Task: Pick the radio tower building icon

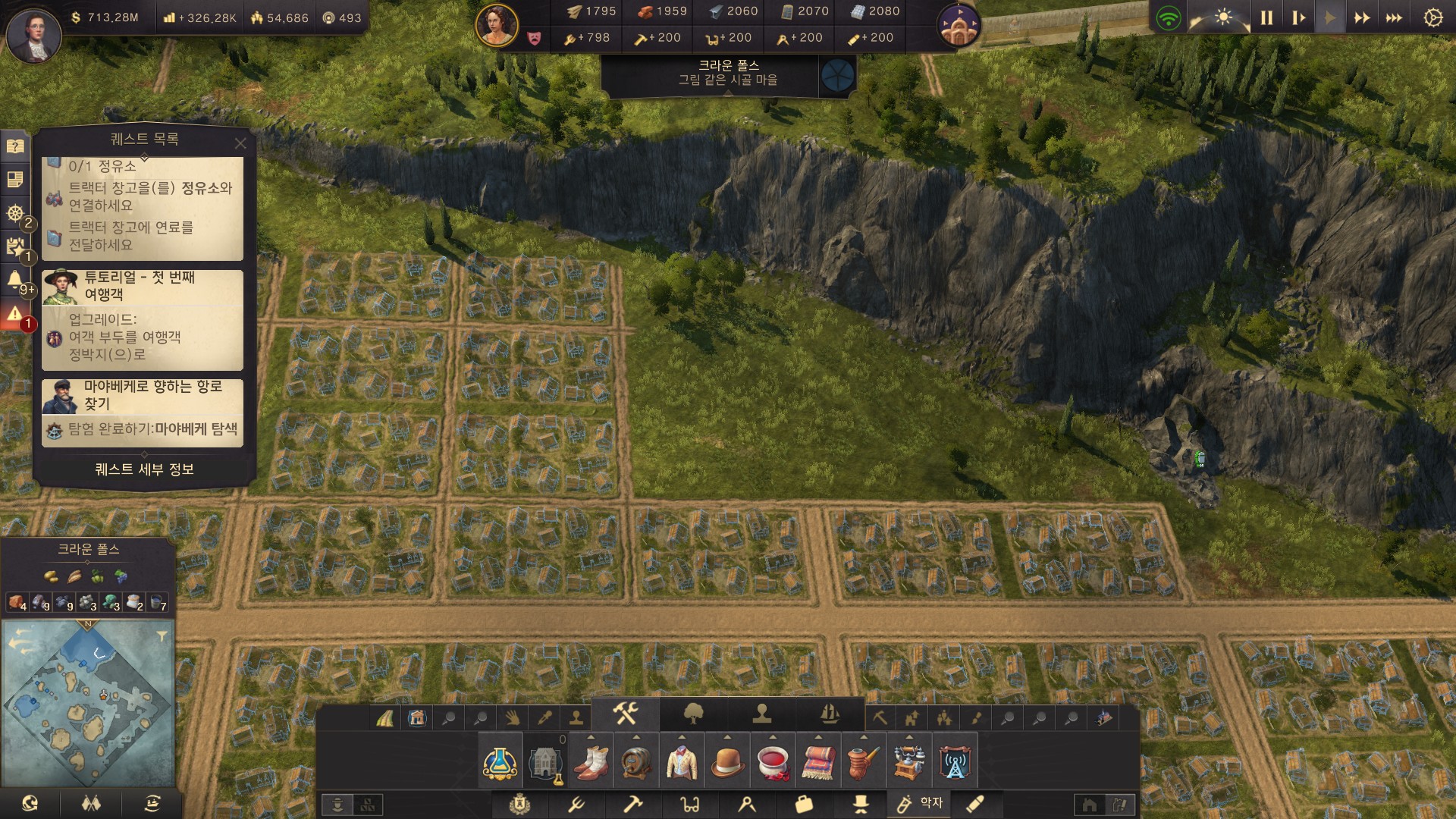Action: pos(955,761)
